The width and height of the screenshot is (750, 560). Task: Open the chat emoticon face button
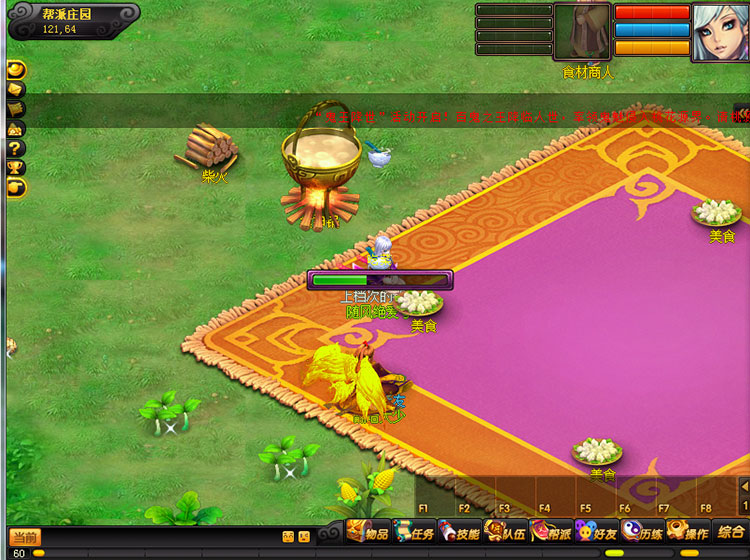288,537
